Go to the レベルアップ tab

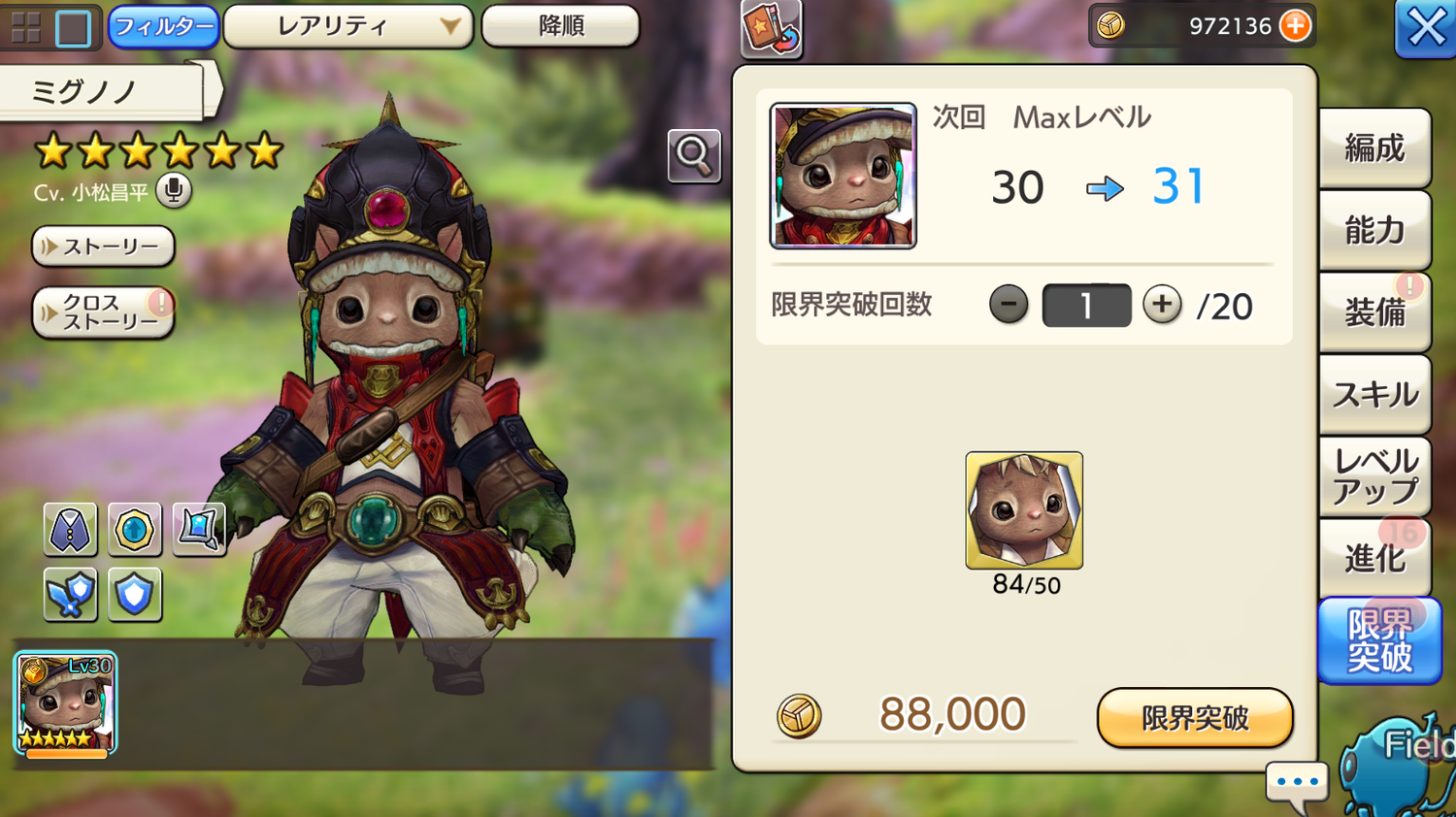click(x=1373, y=476)
